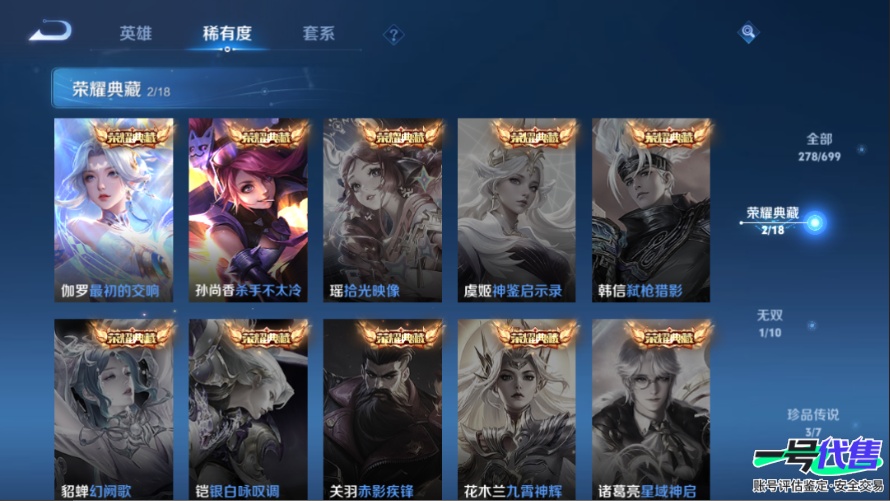This screenshot has width=890, height=501.
Task: Choose the 孙尚香 杀手不太冷 skin card
Action: (248, 210)
